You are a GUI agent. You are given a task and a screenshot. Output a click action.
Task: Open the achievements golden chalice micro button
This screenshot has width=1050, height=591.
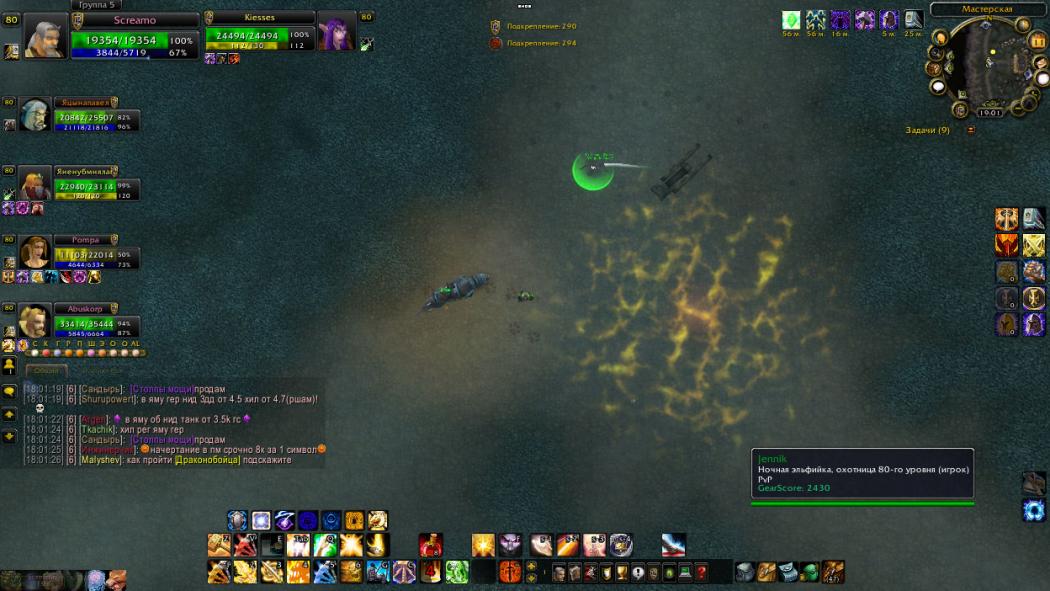(x=621, y=573)
